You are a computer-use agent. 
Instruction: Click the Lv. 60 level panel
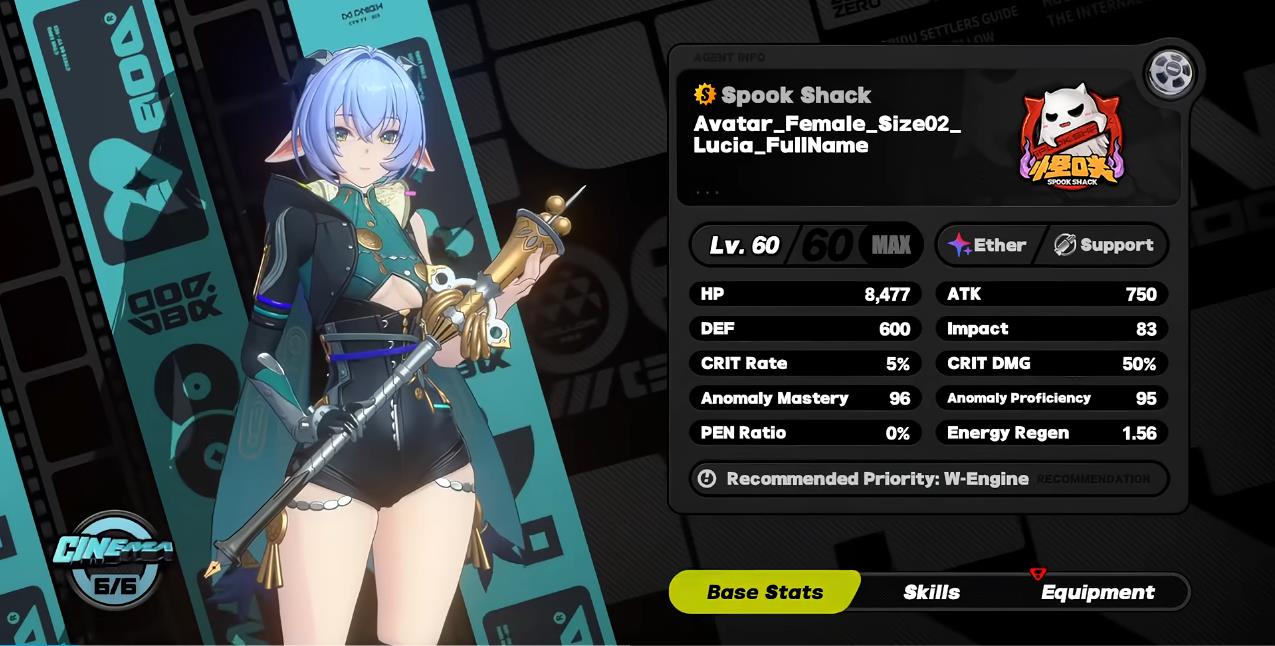[x=805, y=245]
